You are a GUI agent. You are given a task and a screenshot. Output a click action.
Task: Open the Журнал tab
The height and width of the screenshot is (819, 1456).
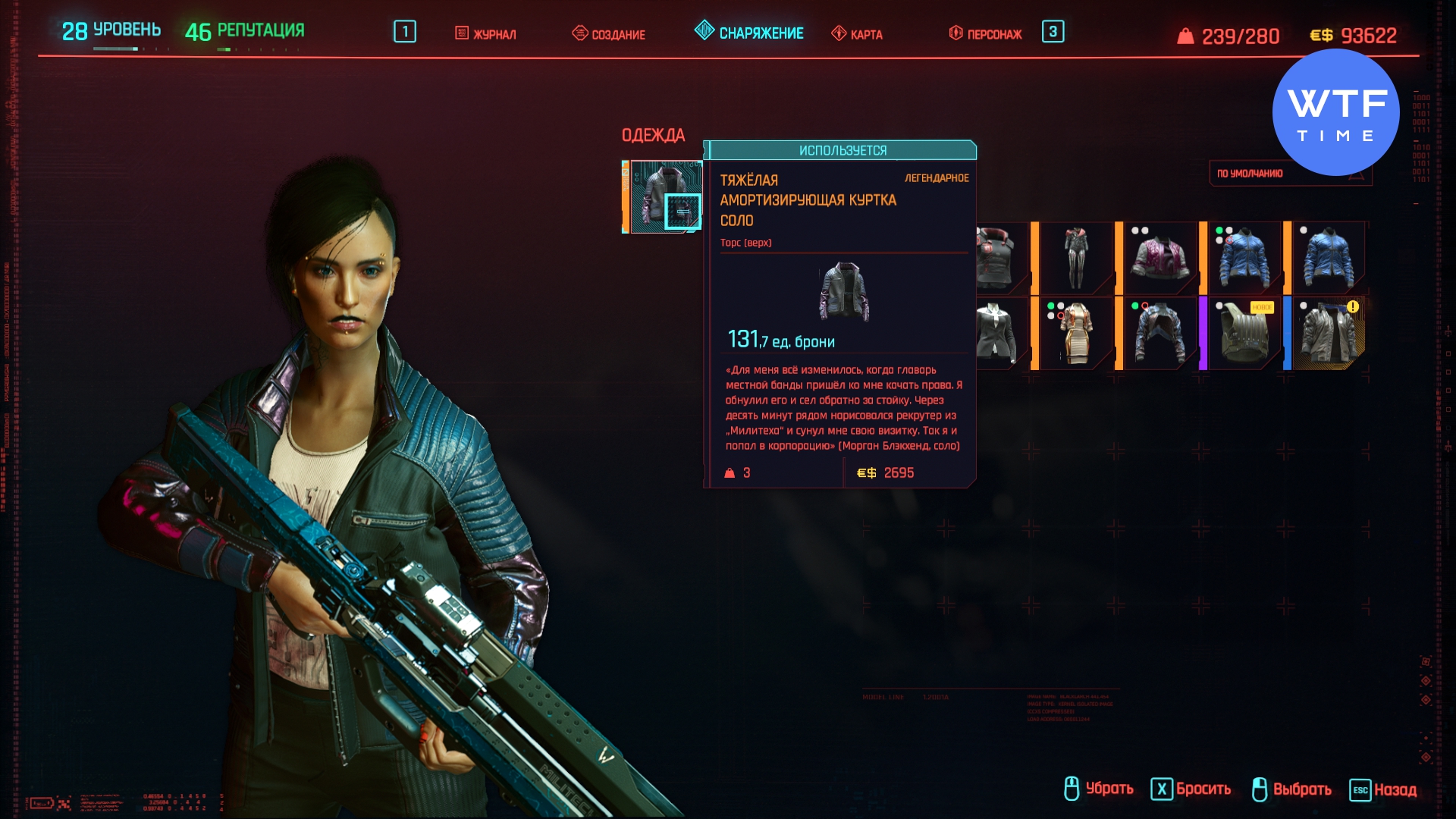(486, 34)
